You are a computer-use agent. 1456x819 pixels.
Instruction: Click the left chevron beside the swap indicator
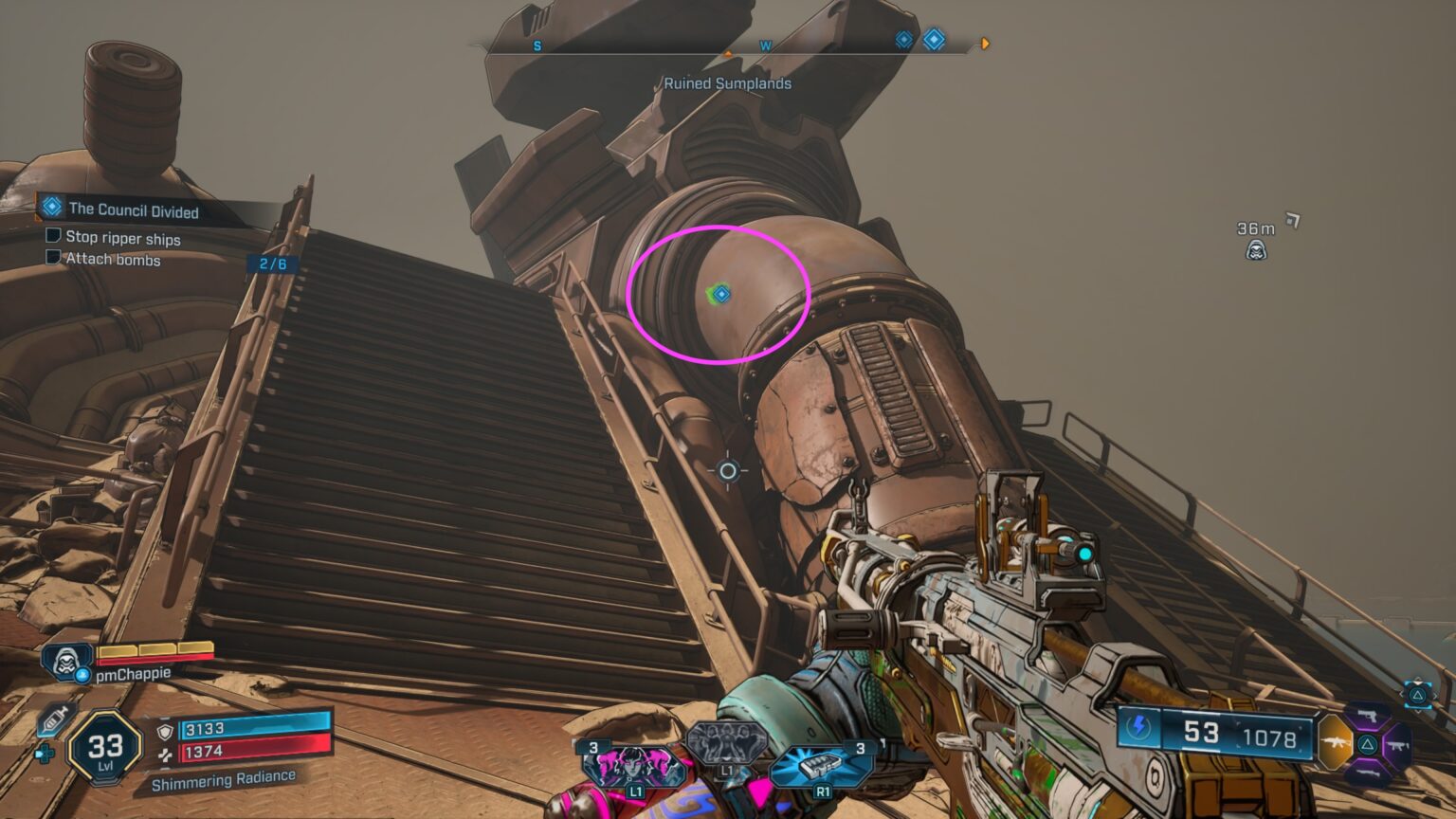click(1401, 694)
